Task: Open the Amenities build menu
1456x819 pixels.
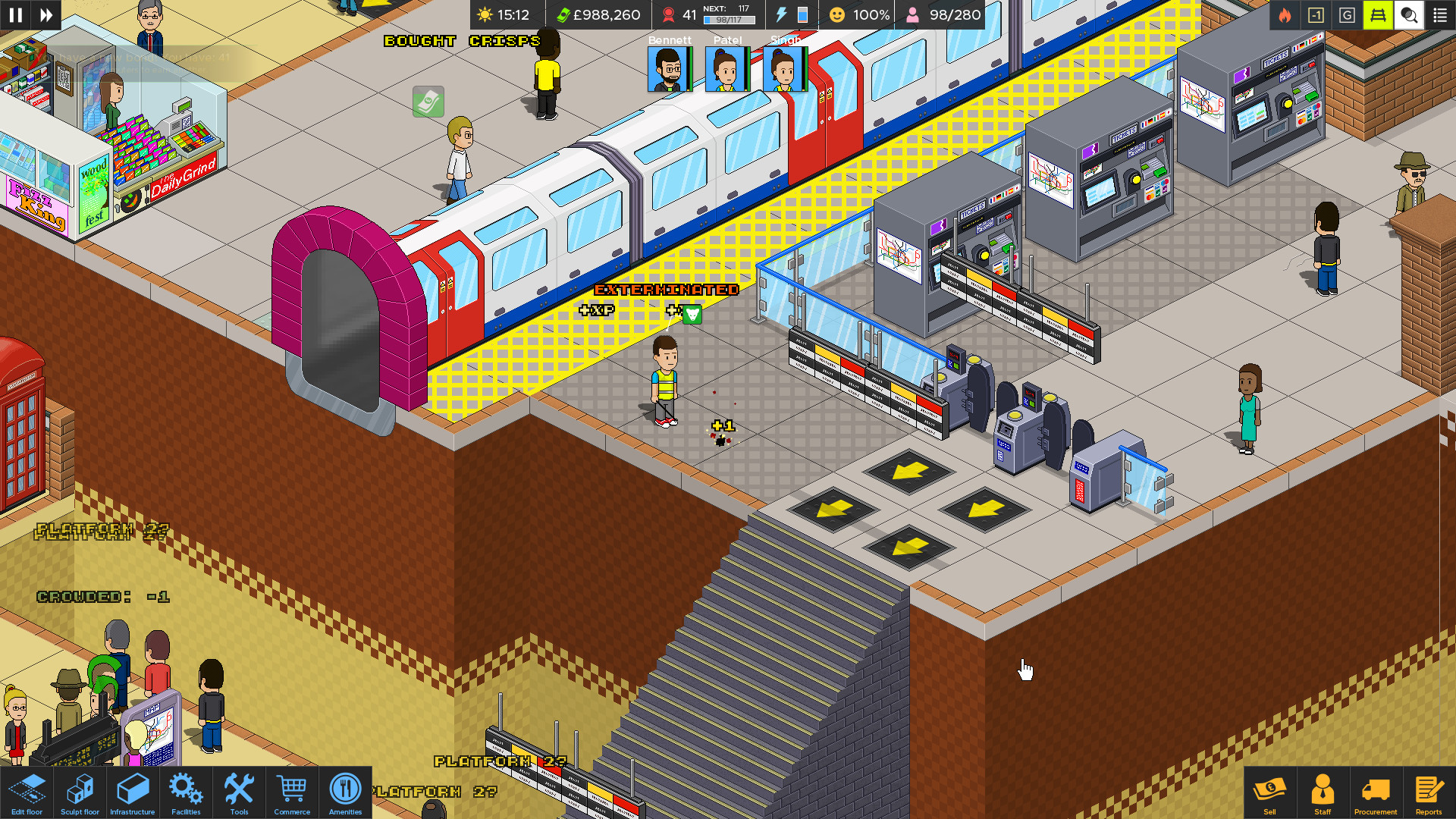Action: pos(345,792)
